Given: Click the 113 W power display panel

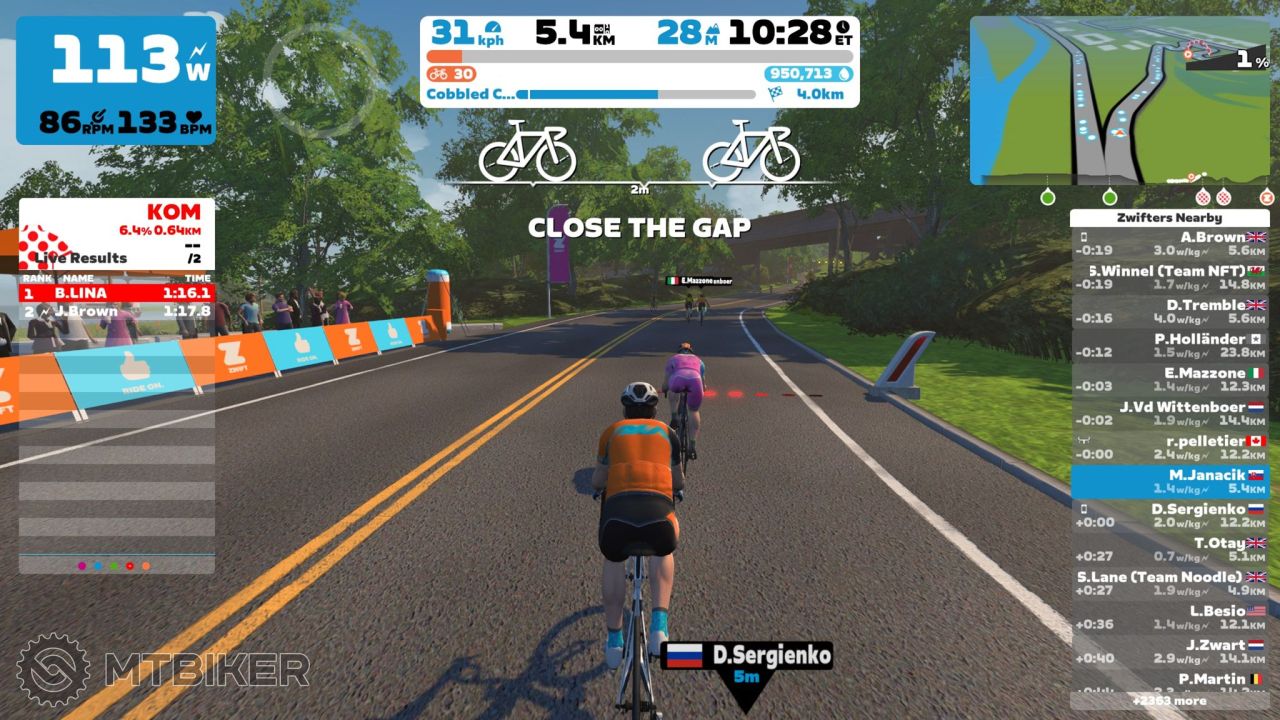Looking at the screenshot, I should point(116,80).
